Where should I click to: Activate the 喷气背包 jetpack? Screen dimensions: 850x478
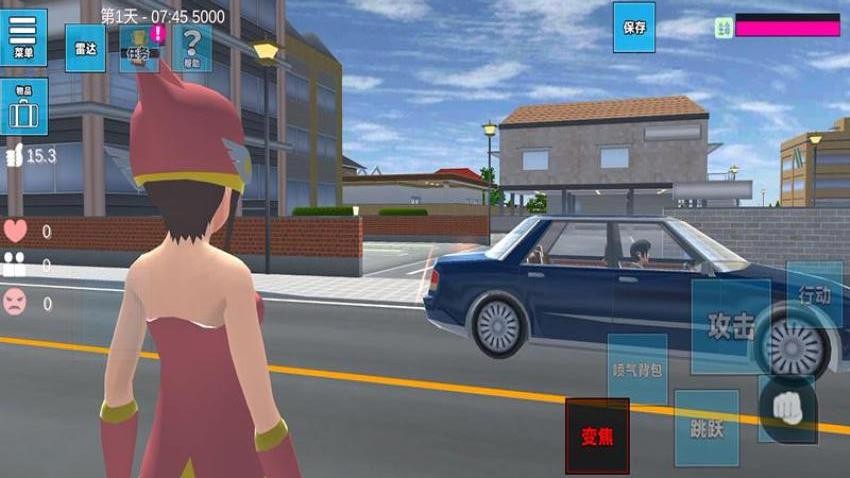click(637, 369)
